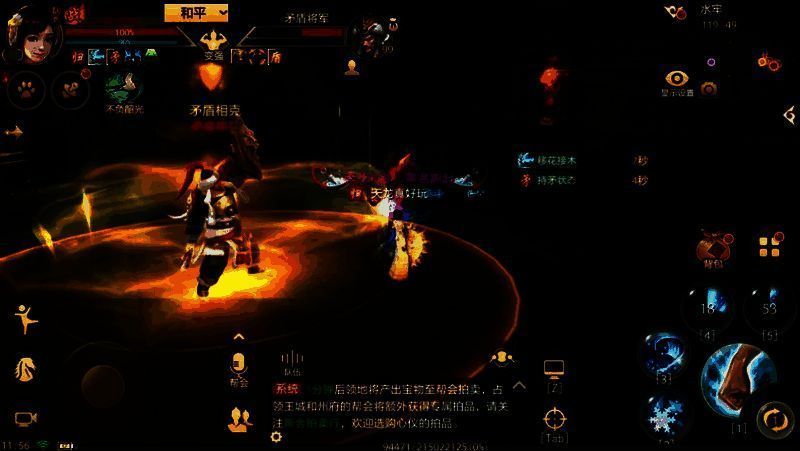Image resolution: width=800 pixels, height=451 pixels.
Task: Click the orange circular-arrows swap button
Action: 774,418
